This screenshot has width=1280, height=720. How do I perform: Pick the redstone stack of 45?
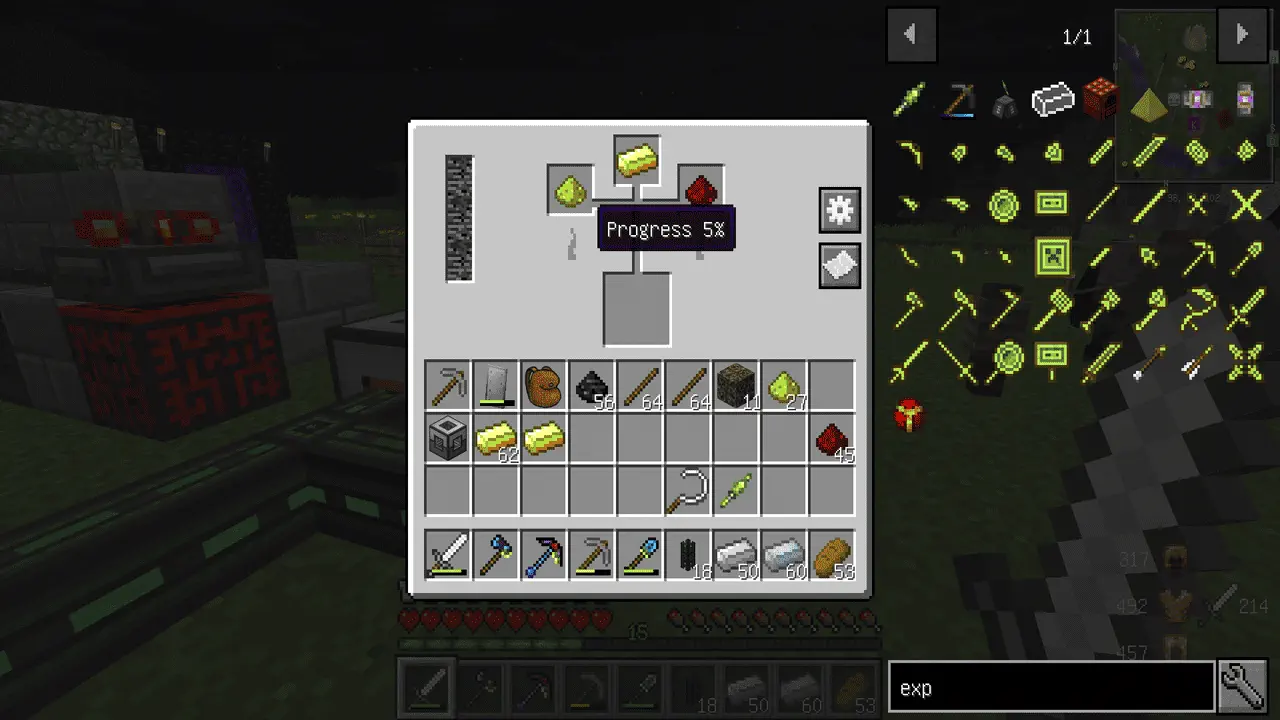coord(832,440)
